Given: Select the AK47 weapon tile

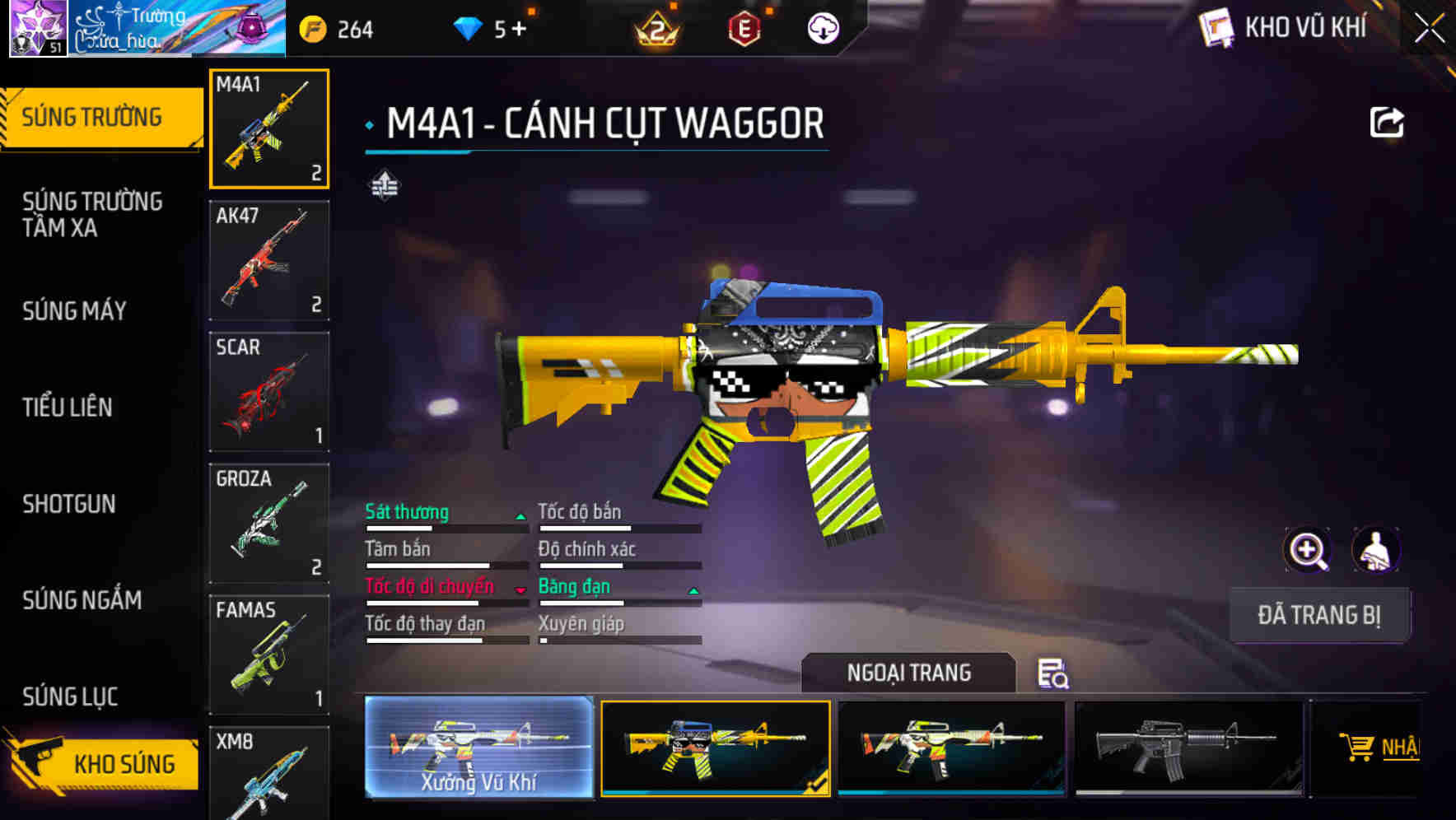Looking at the screenshot, I should coord(269,260).
